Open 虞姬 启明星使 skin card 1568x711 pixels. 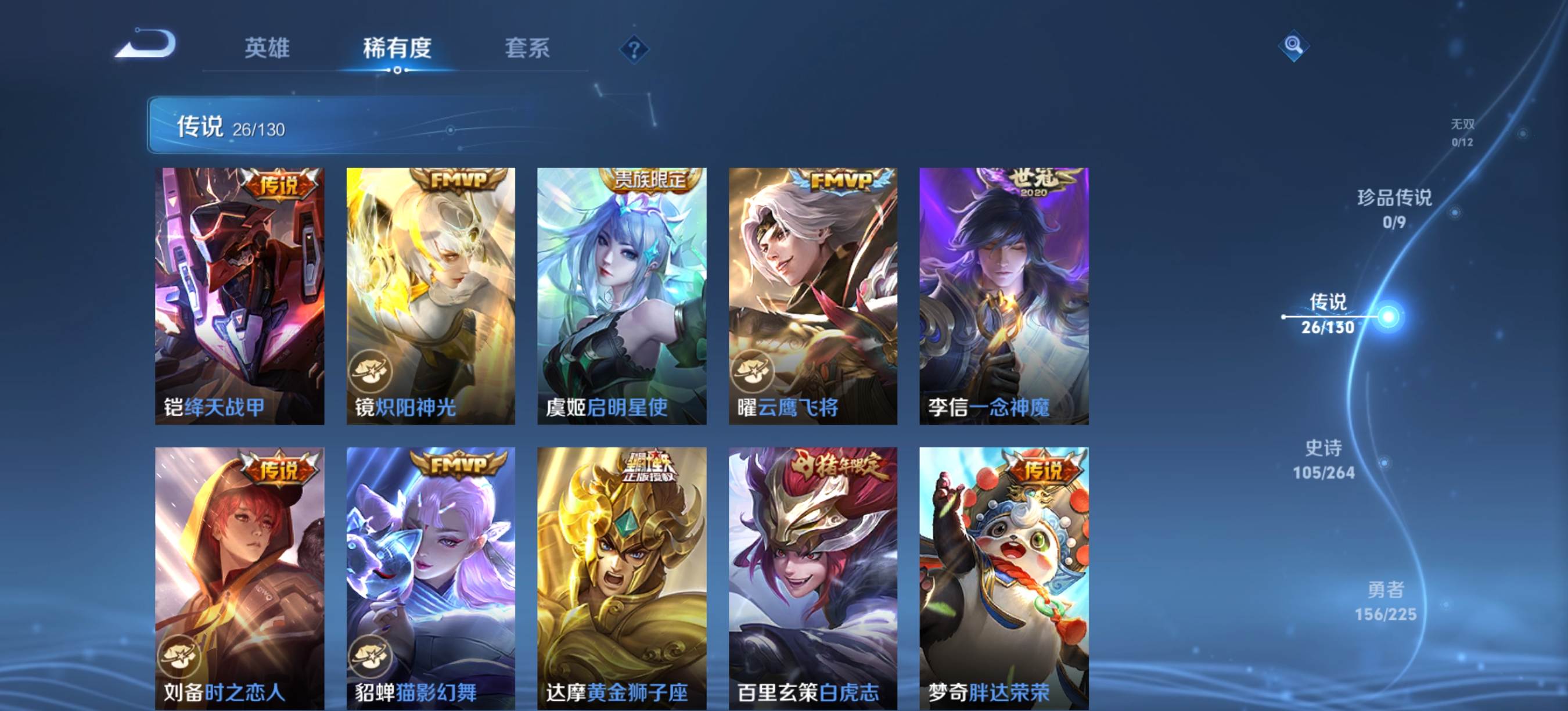point(621,296)
